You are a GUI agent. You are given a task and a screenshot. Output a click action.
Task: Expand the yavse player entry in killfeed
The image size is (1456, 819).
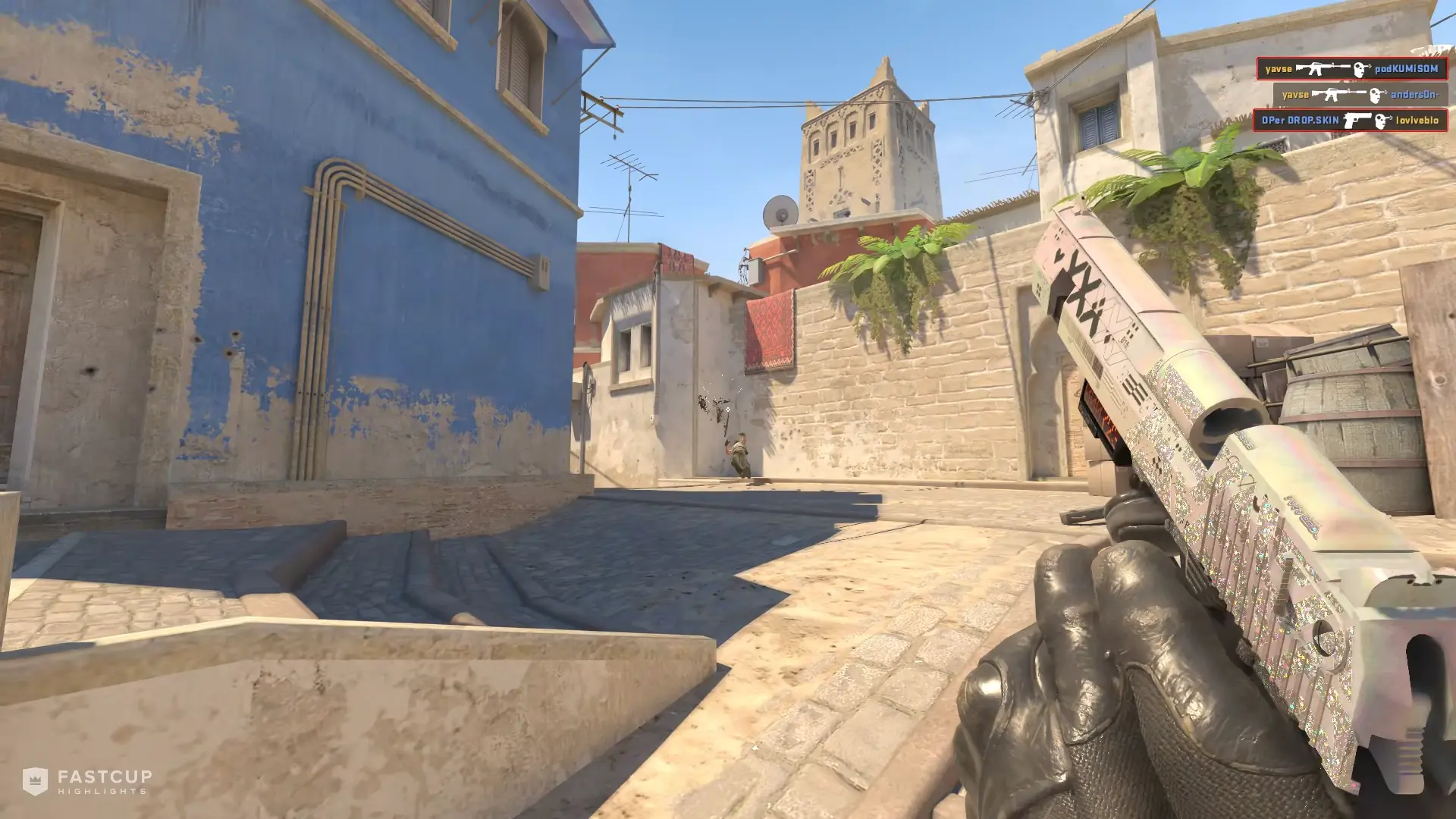click(1279, 68)
